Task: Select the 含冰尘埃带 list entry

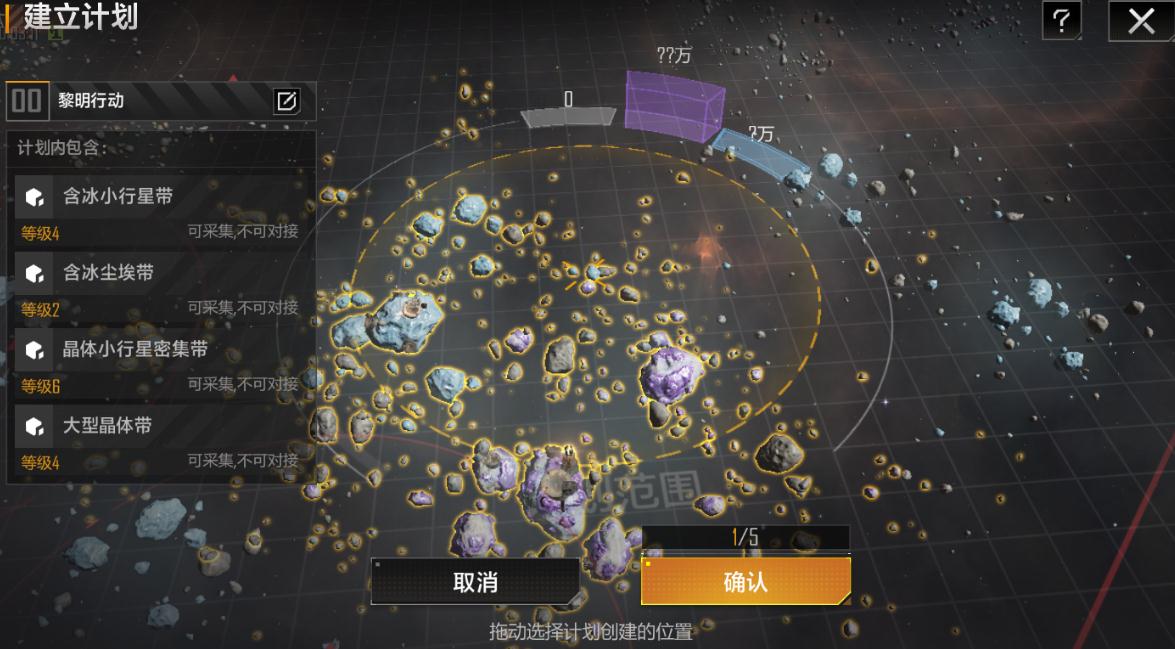Action: [160, 284]
